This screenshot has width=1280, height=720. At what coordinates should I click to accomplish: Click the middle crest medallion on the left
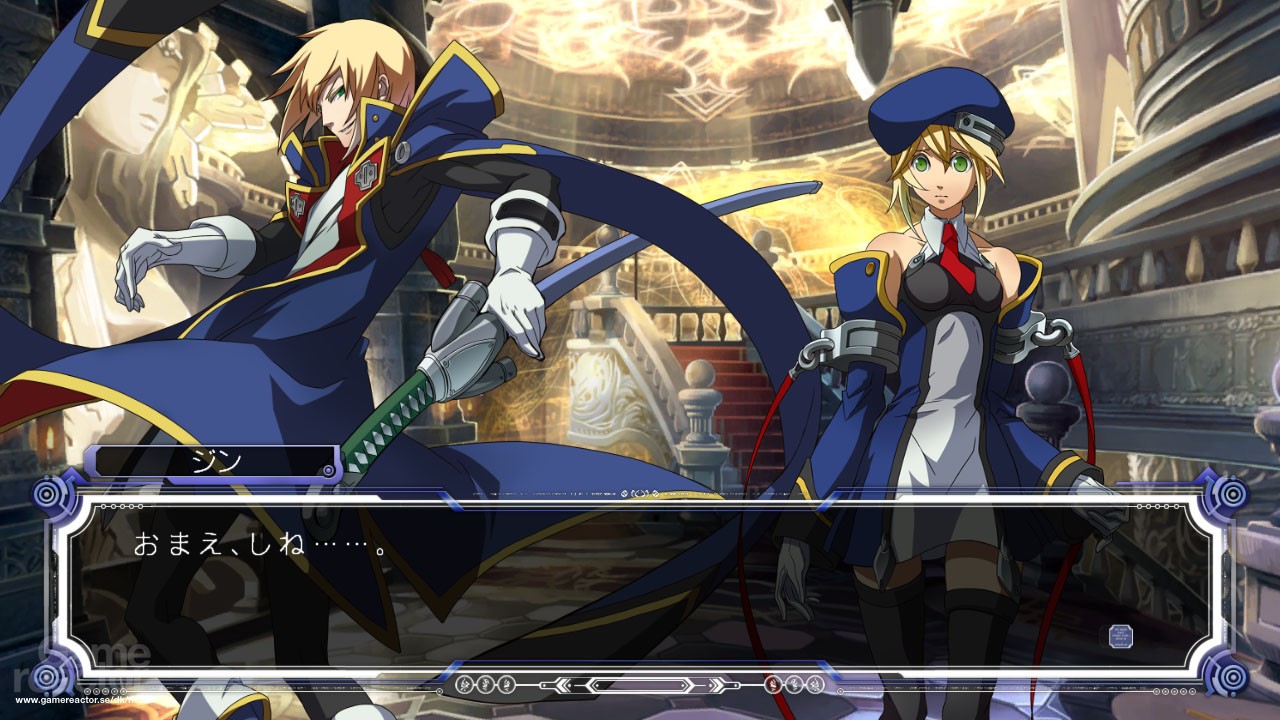[485, 684]
